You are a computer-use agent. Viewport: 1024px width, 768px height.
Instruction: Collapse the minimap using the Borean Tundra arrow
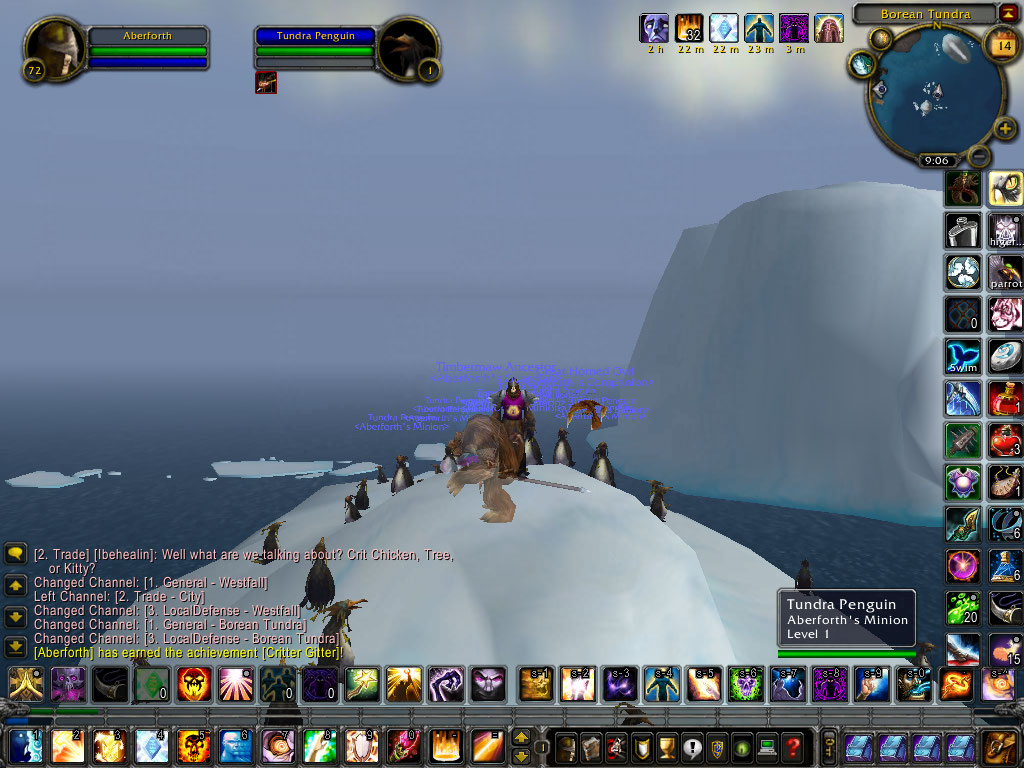pos(1009,14)
